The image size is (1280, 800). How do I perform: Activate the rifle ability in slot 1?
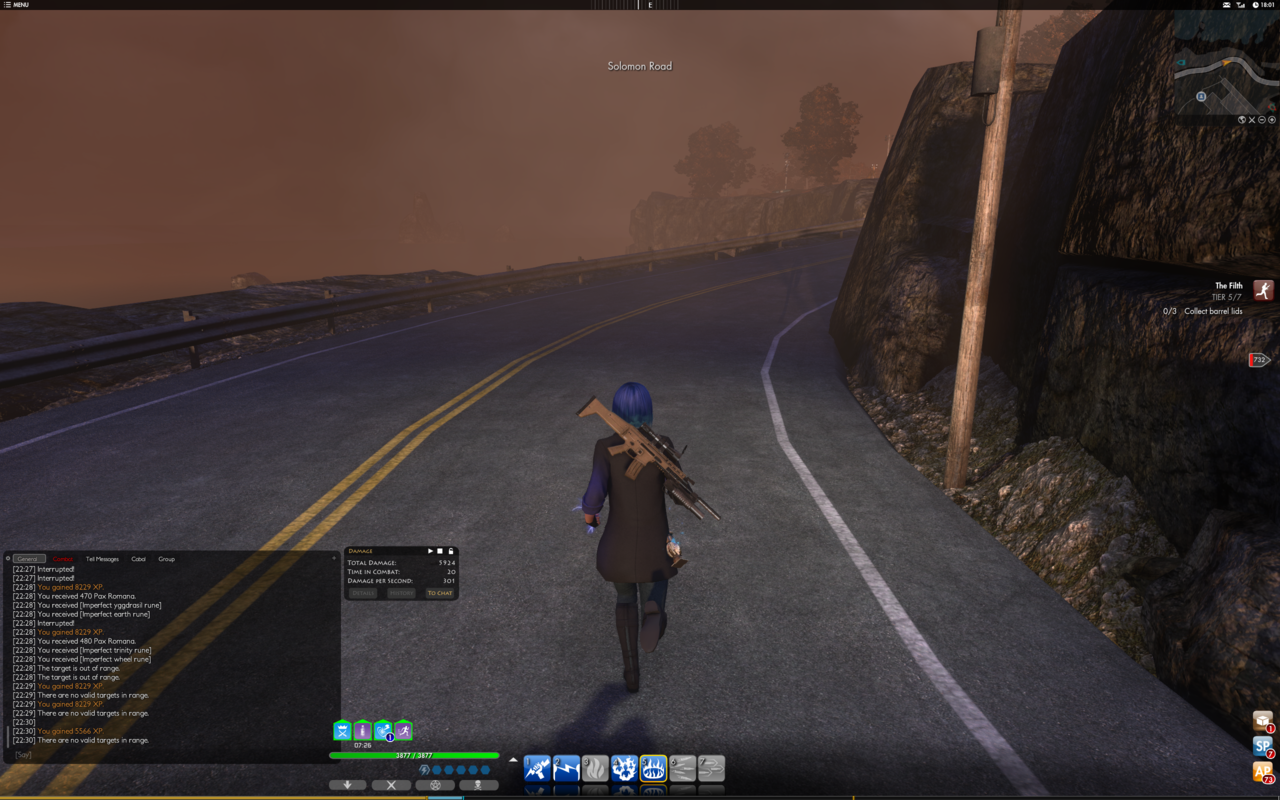pos(537,768)
